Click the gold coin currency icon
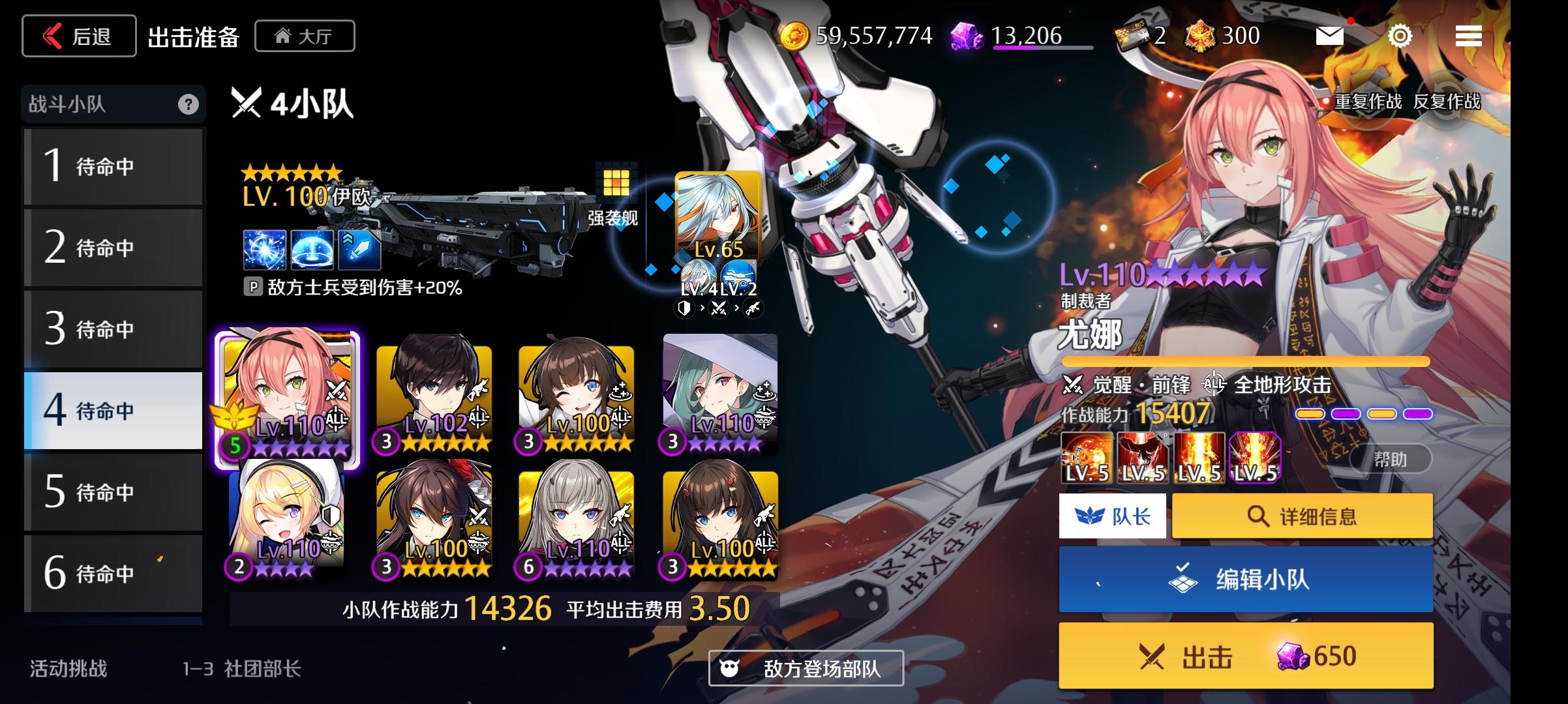The height and width of the screenshot is (704, 1568). pyautogui.click(x=797, y=36)
